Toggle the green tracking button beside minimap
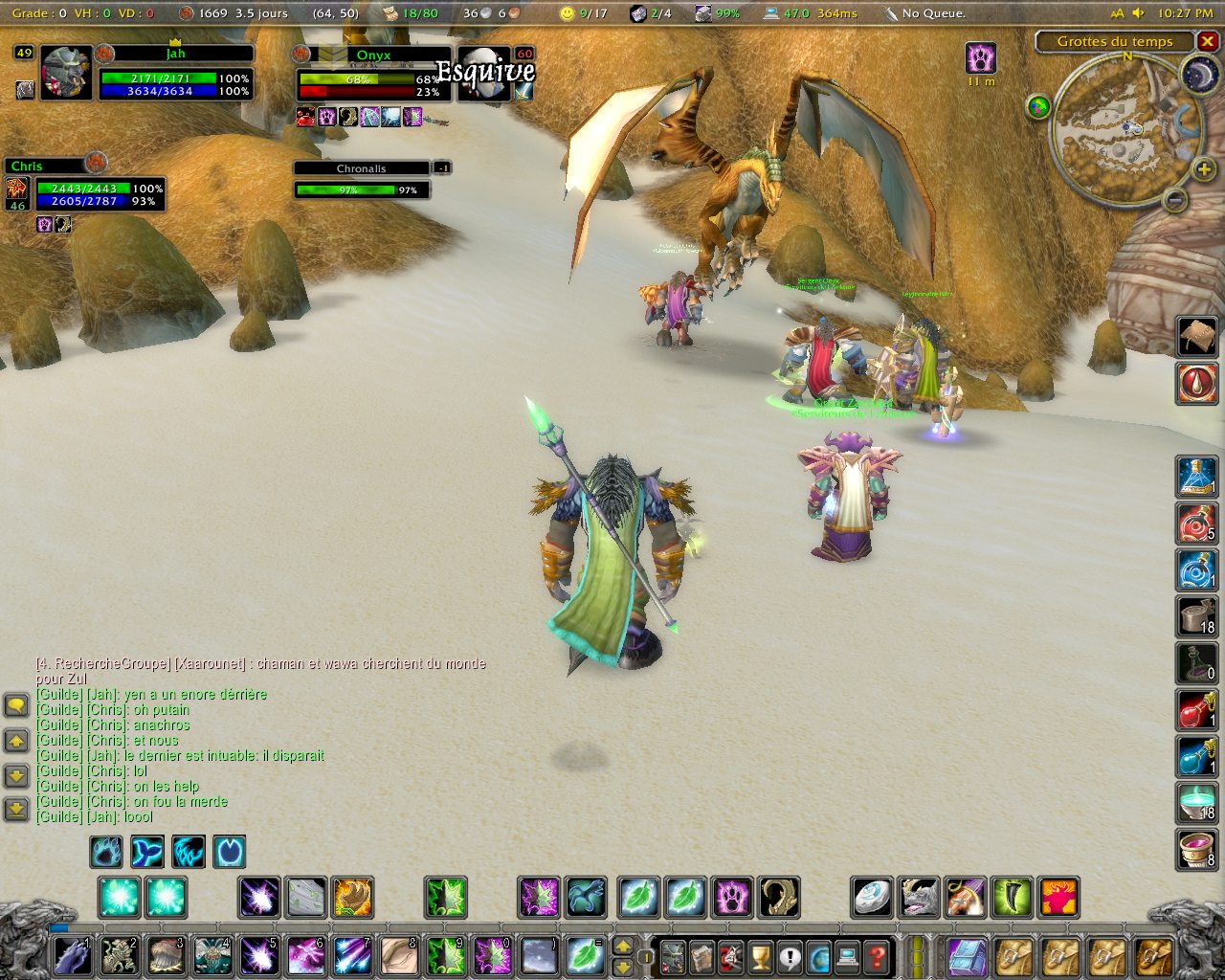The height and width of the screenshot is (980, 1225). (1038, 106)
